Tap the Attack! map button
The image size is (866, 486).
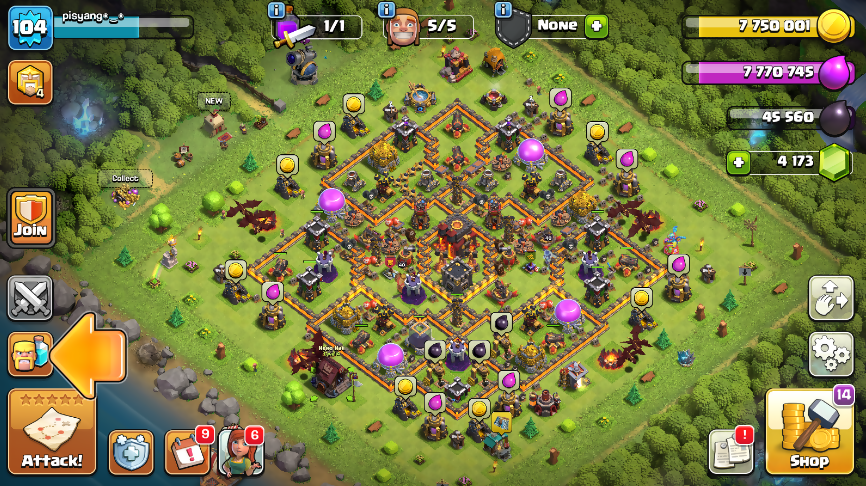(x=52, y=431)
